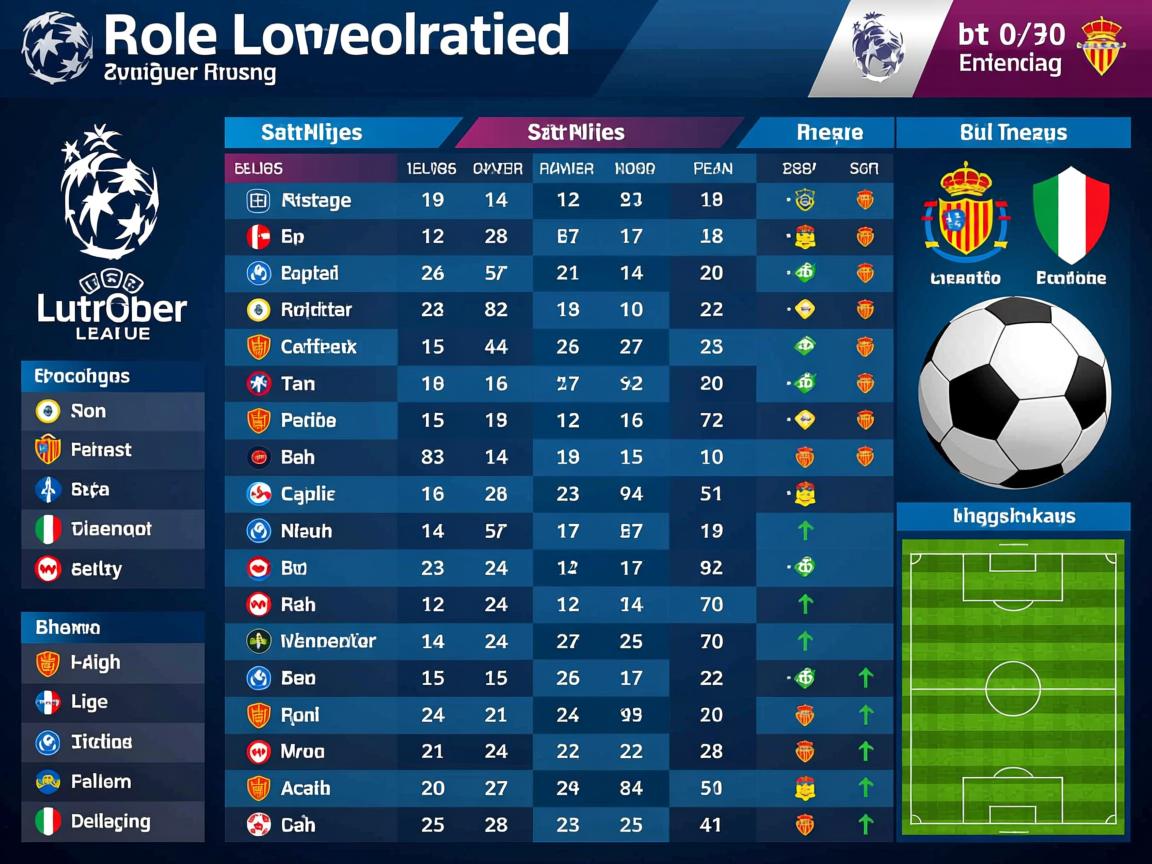1152x864 pixels.
Task: Open the Dienoqot sidebar entry
Action: coord(110,529)
